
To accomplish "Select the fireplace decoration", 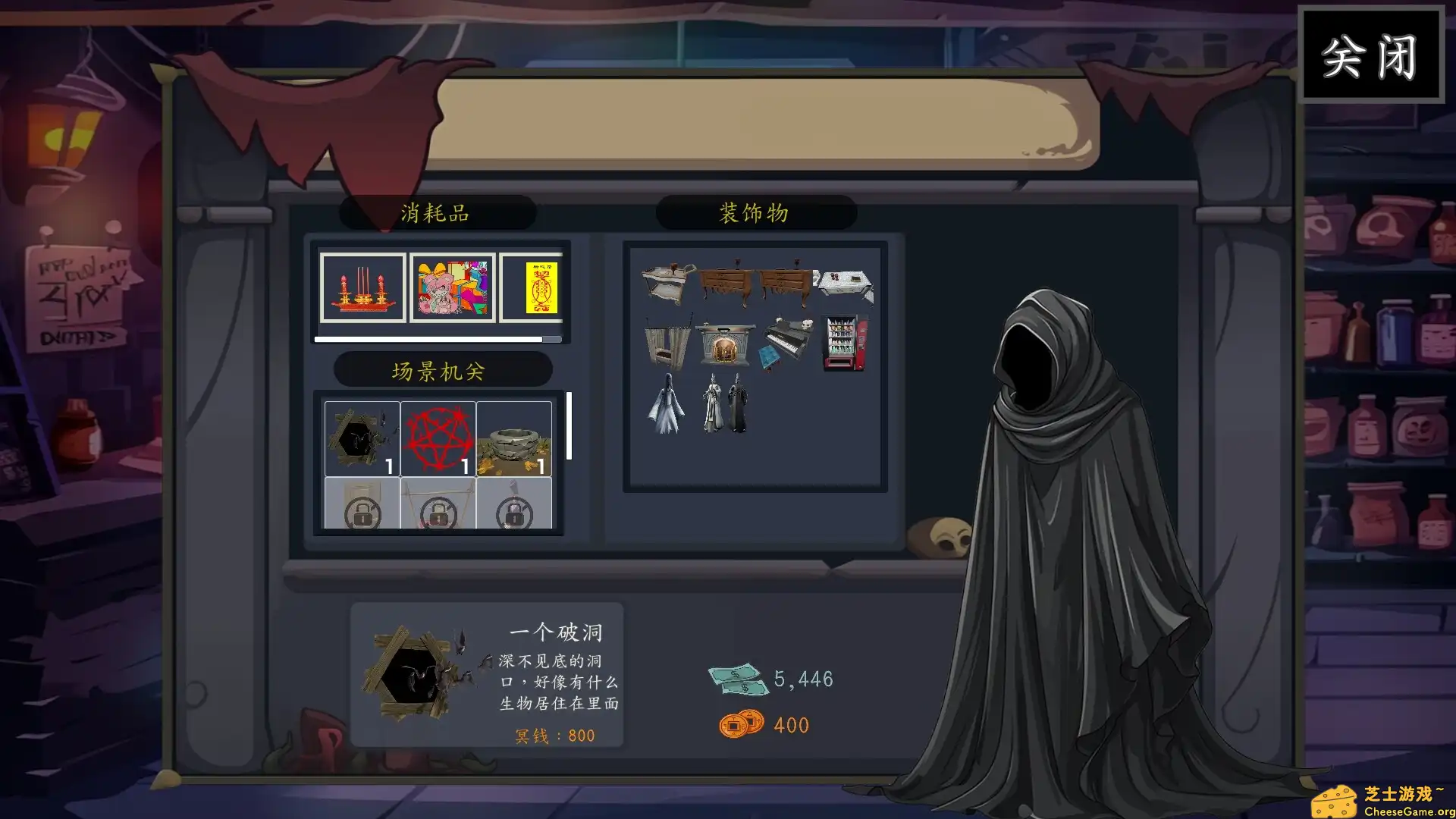I will 726,344.
